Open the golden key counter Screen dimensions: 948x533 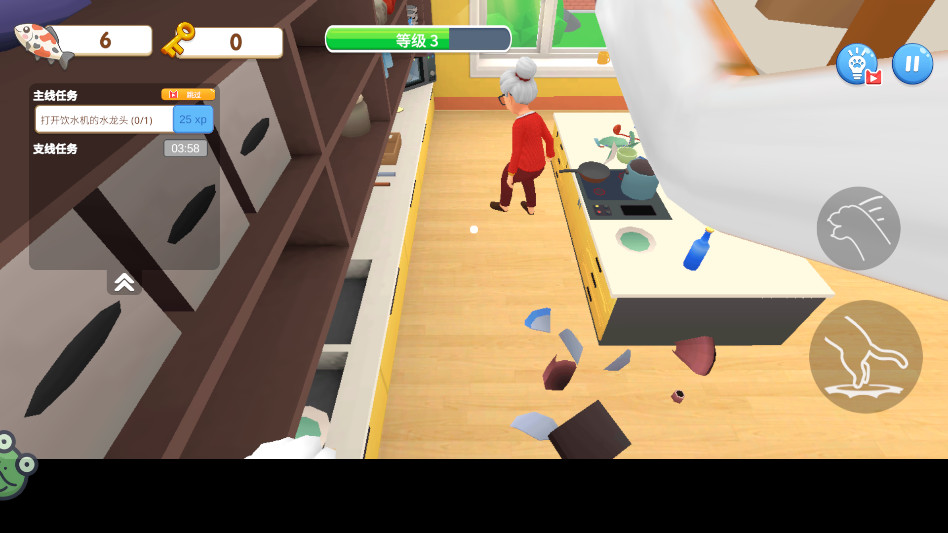[222, 42]
